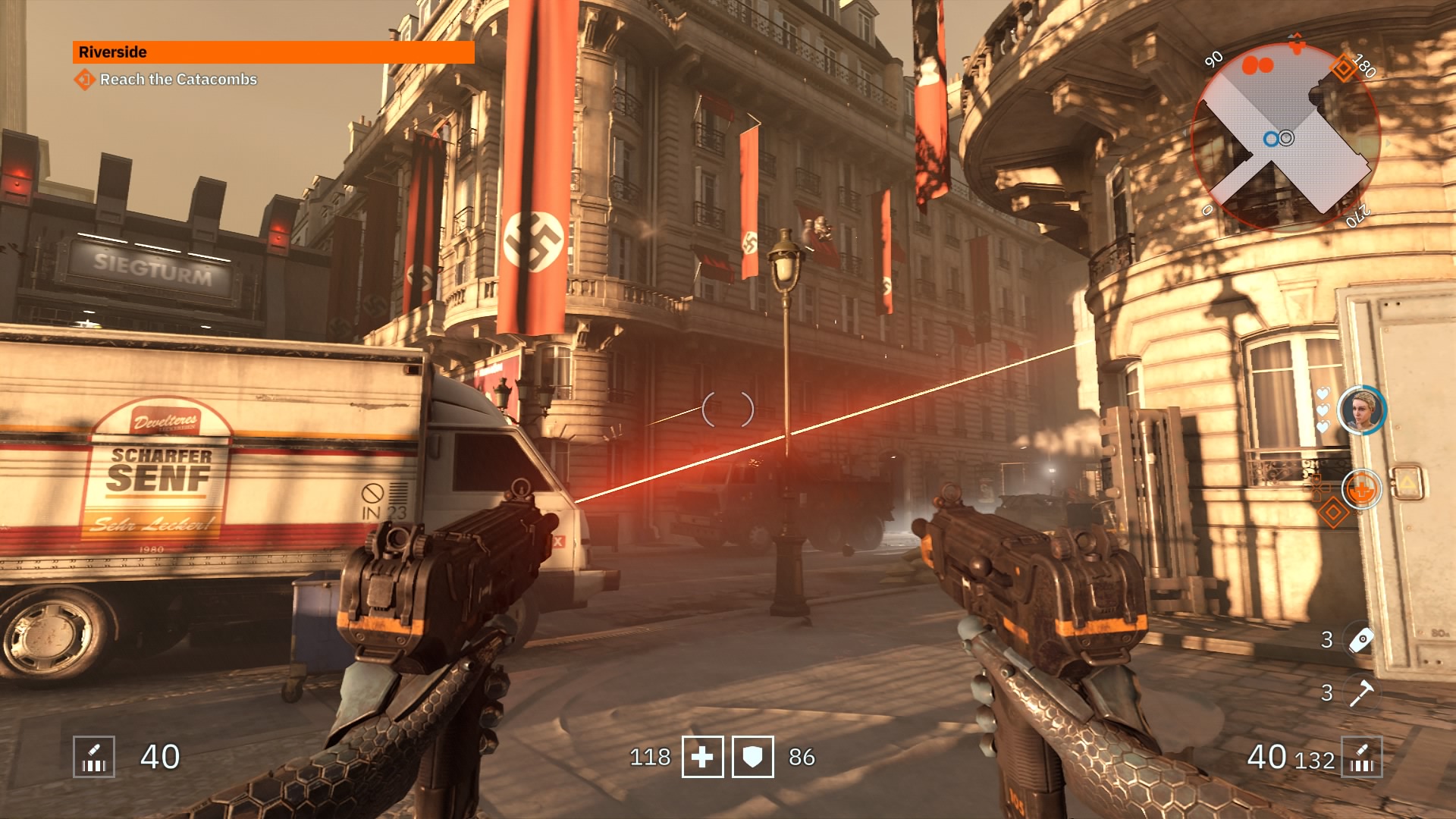Click the orange objective marker on minimap edge
1456x819 pixels.
[x=1344, y=68]
